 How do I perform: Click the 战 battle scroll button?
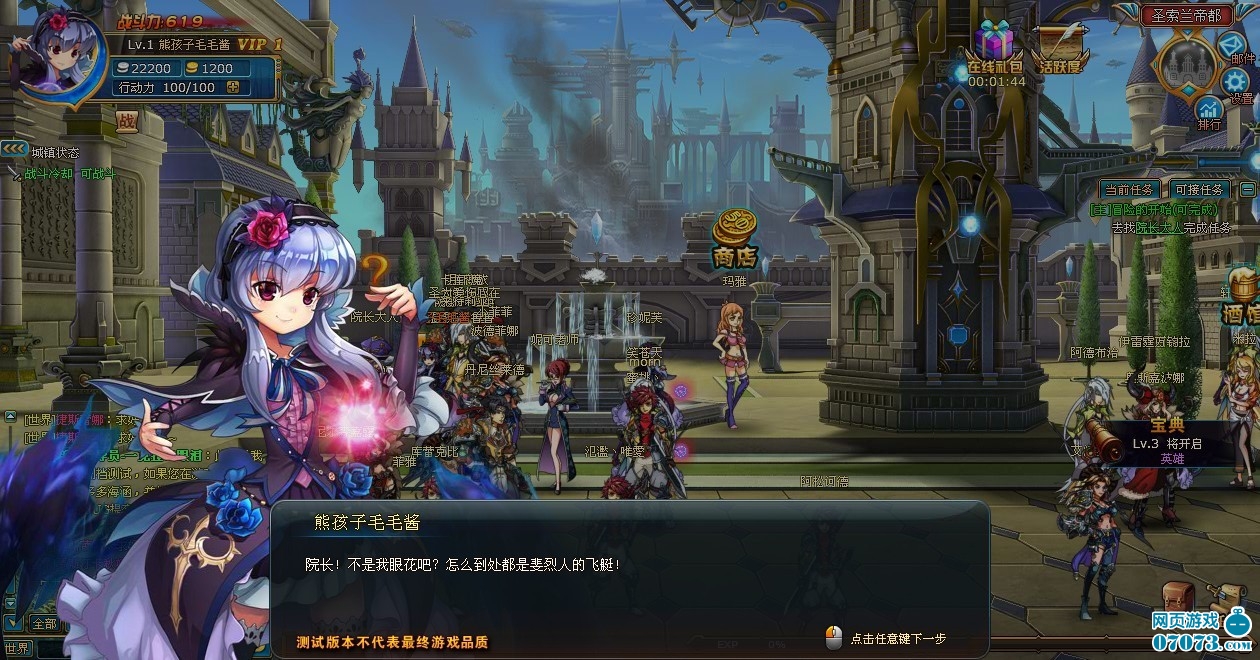click(127, 120)
